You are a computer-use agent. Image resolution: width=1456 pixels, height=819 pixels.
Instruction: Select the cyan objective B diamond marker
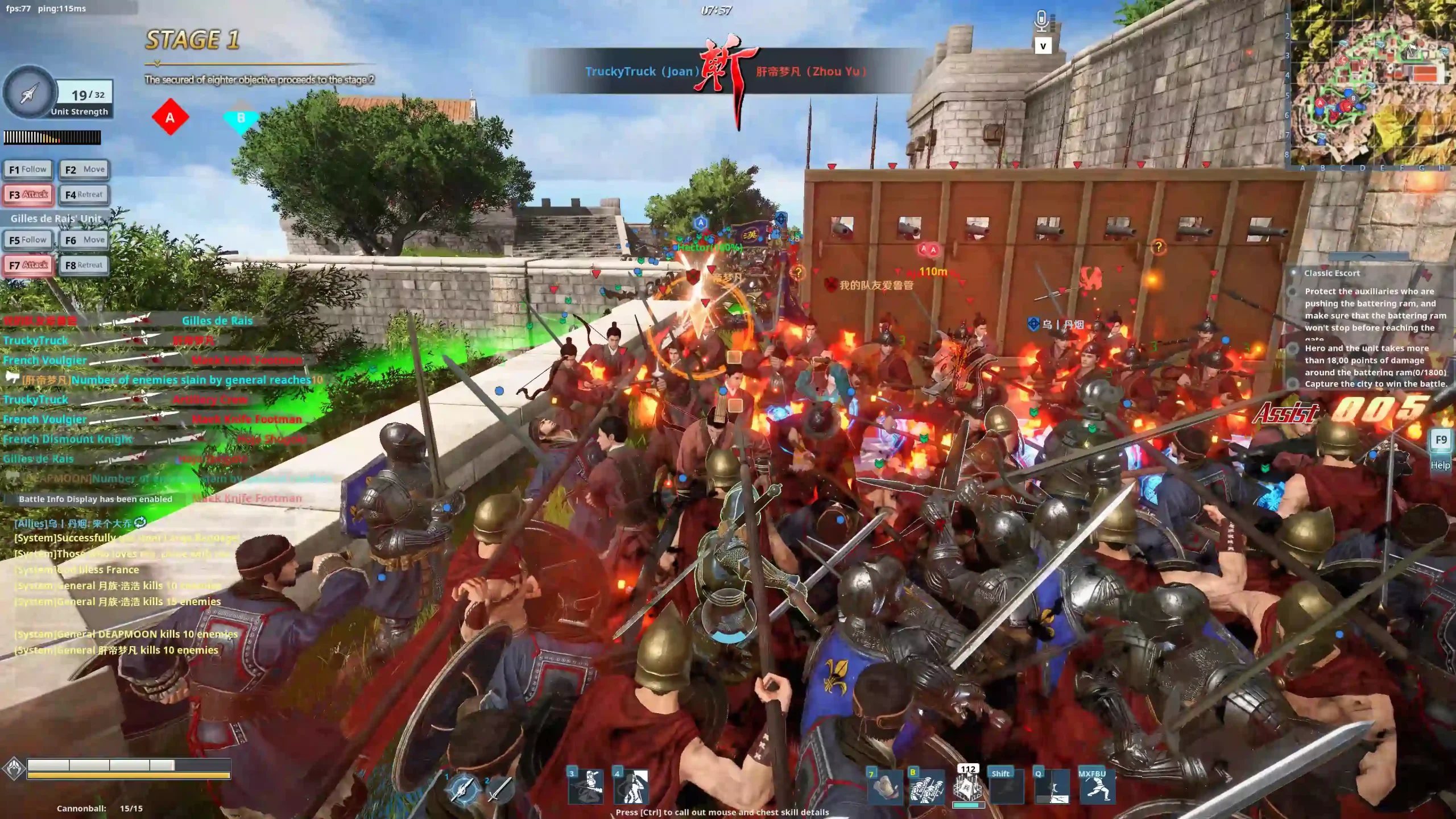pyautogui.click(x=241, y=119)
